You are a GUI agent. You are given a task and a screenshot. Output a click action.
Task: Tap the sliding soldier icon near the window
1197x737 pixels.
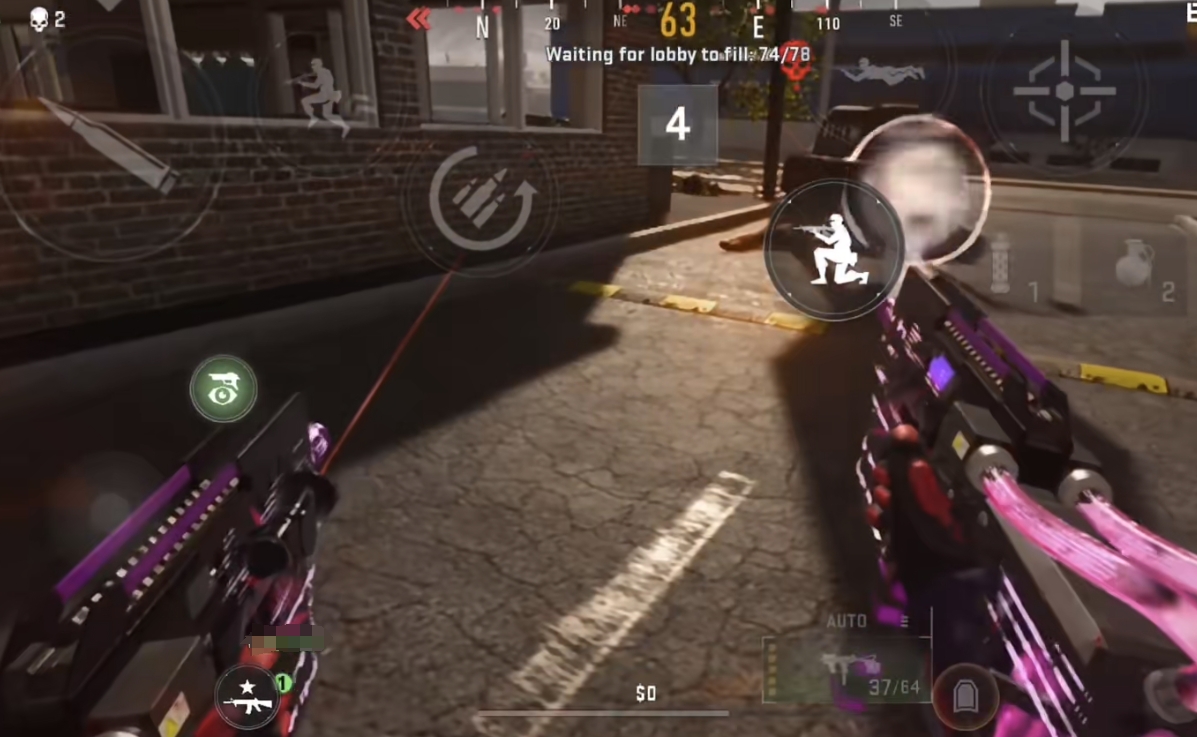click(x=319, y=93)
